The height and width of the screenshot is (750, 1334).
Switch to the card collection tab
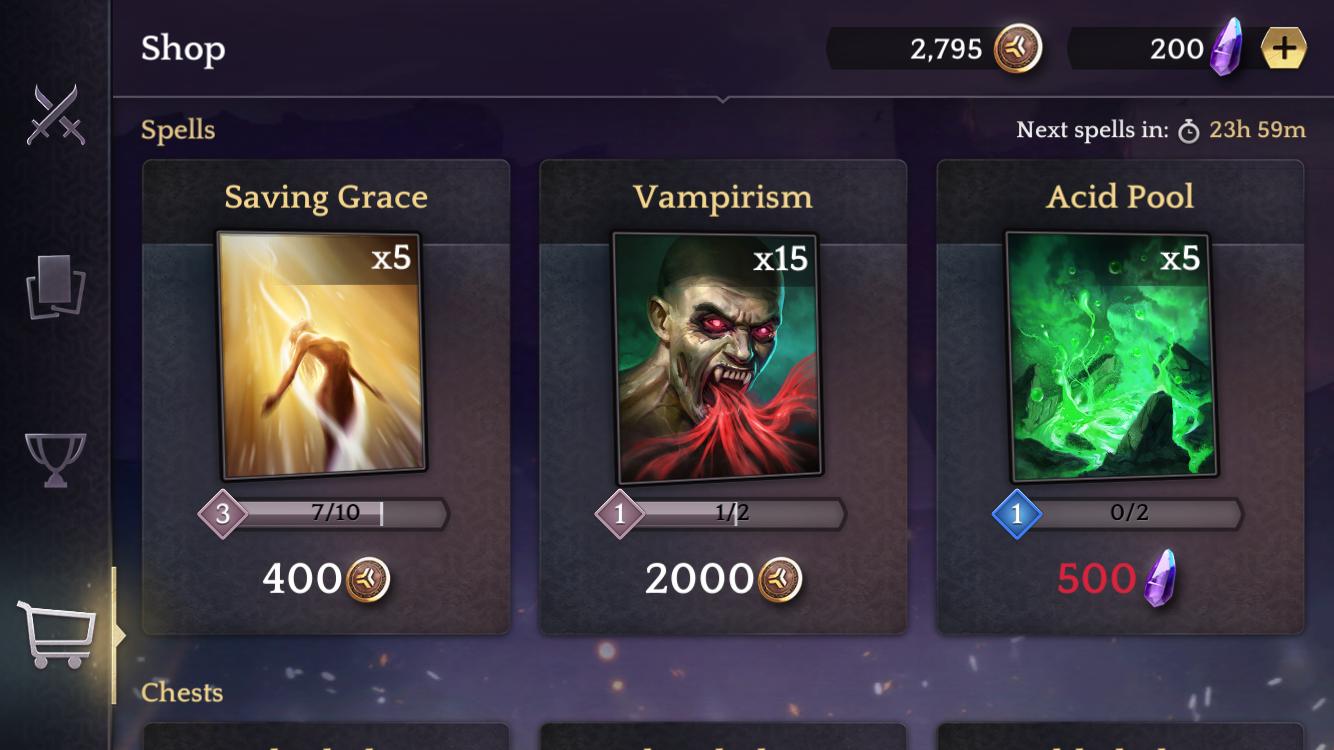tap(55, 287)
